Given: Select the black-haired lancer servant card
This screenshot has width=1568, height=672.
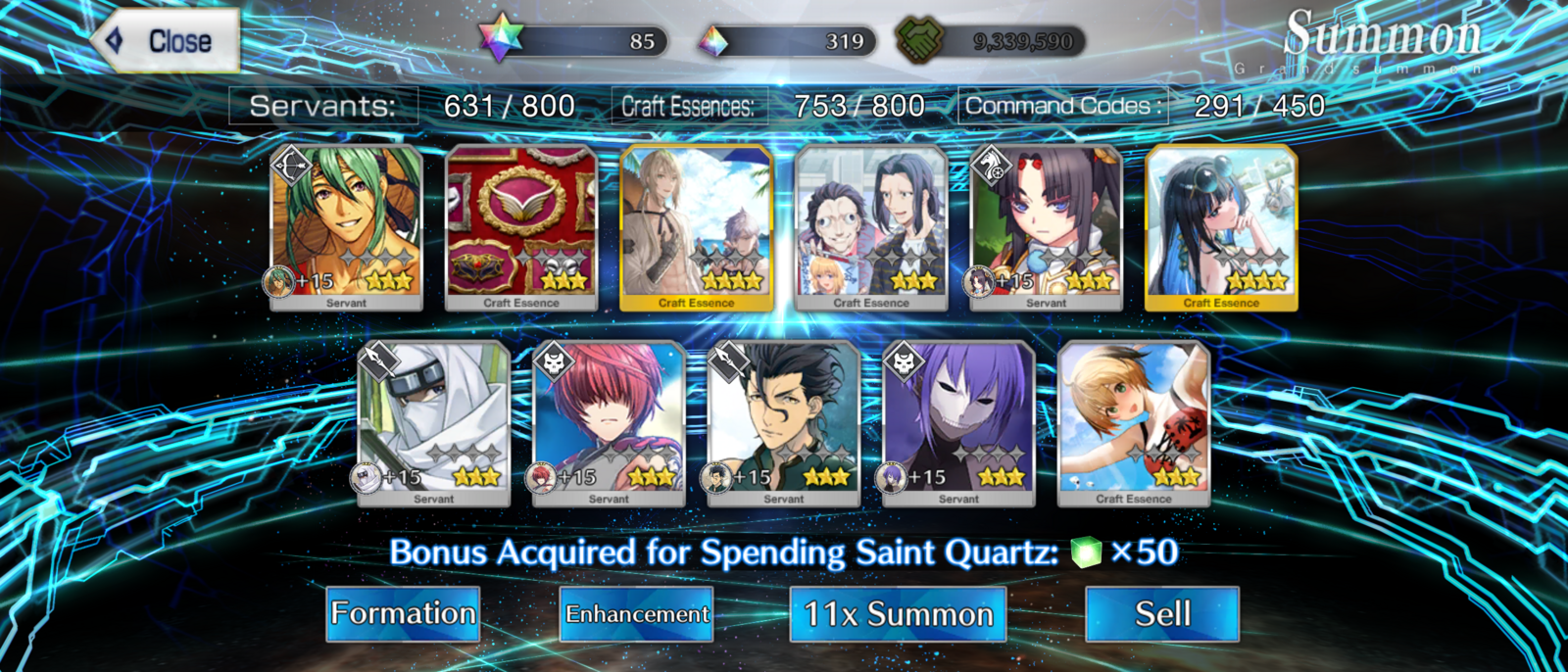Looking at the screenshot, I should coord(784,423).
